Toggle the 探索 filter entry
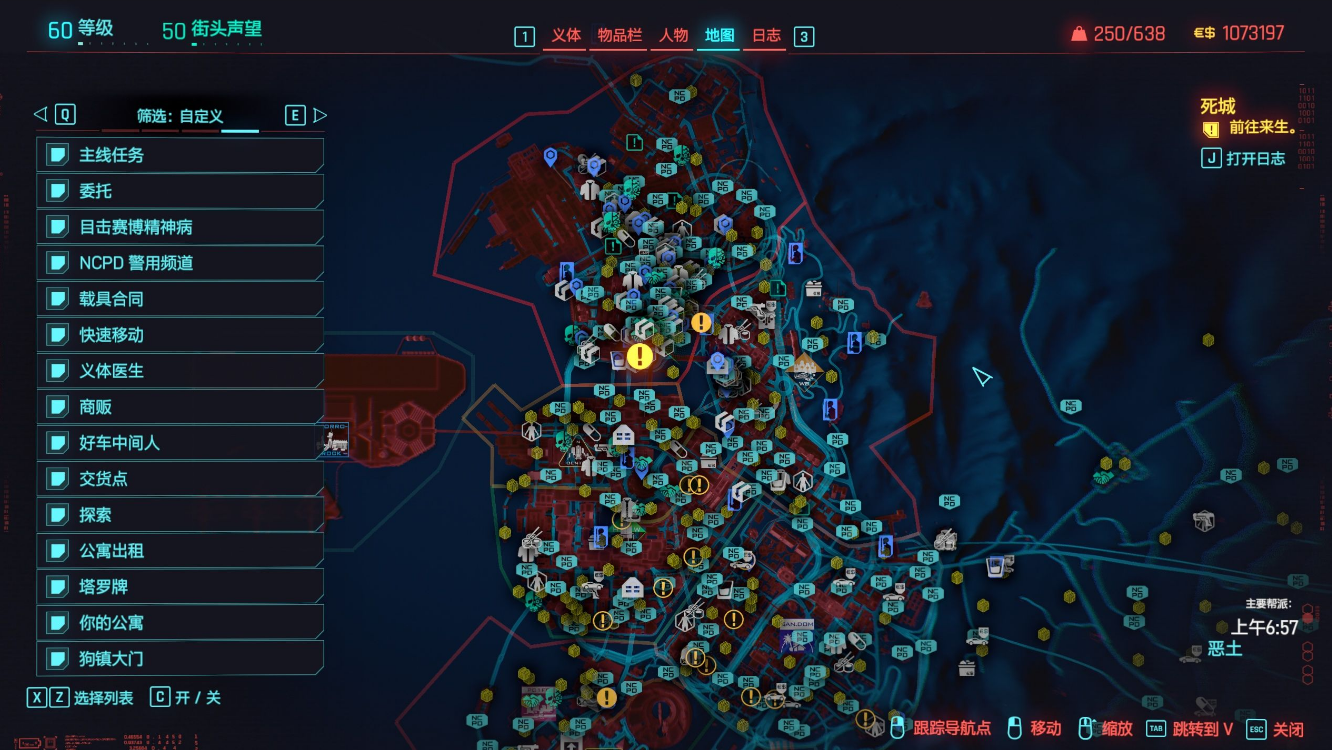The image size is (1332, 750). pos(181,515)
